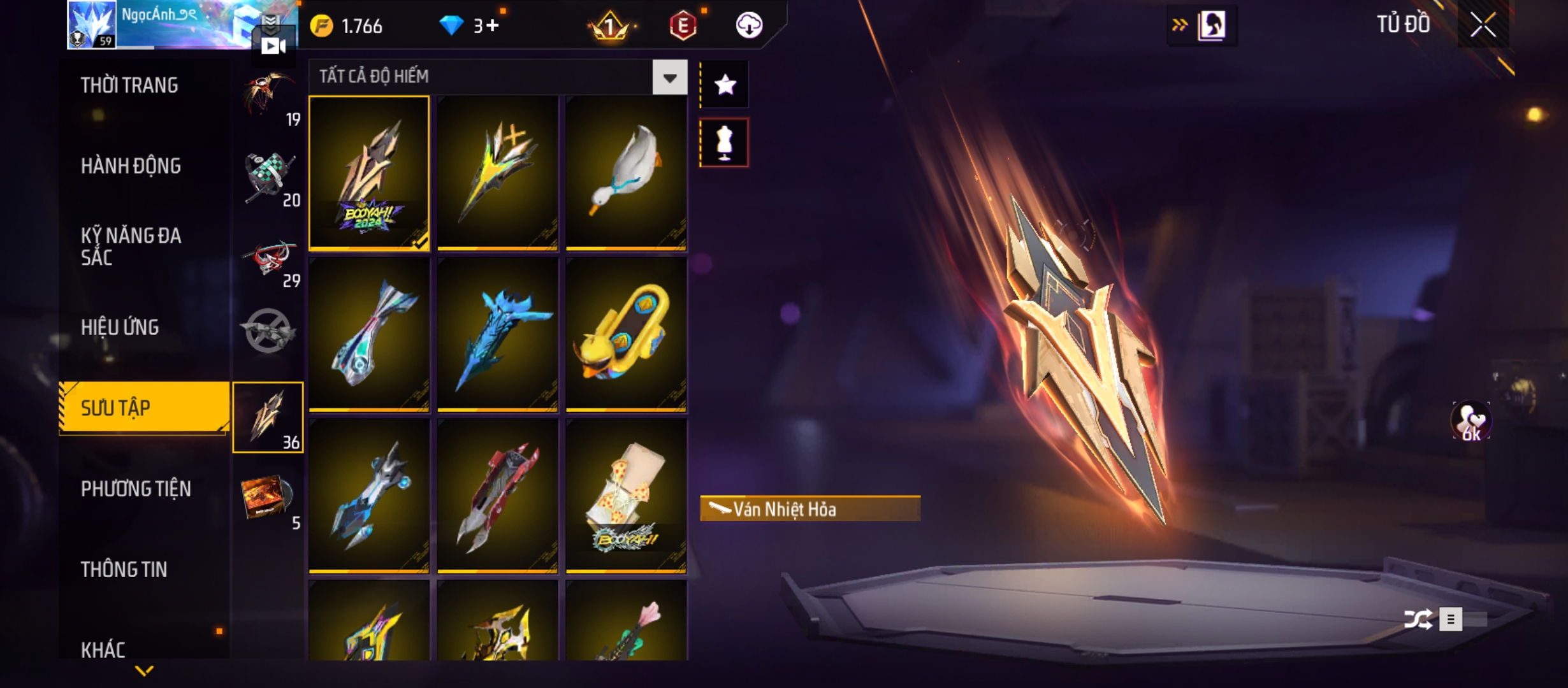The width and height of the screenshot is (1568, 688).
Task: Close the Tủ Đồ wardrobe screen
Action: point(1483,25)
